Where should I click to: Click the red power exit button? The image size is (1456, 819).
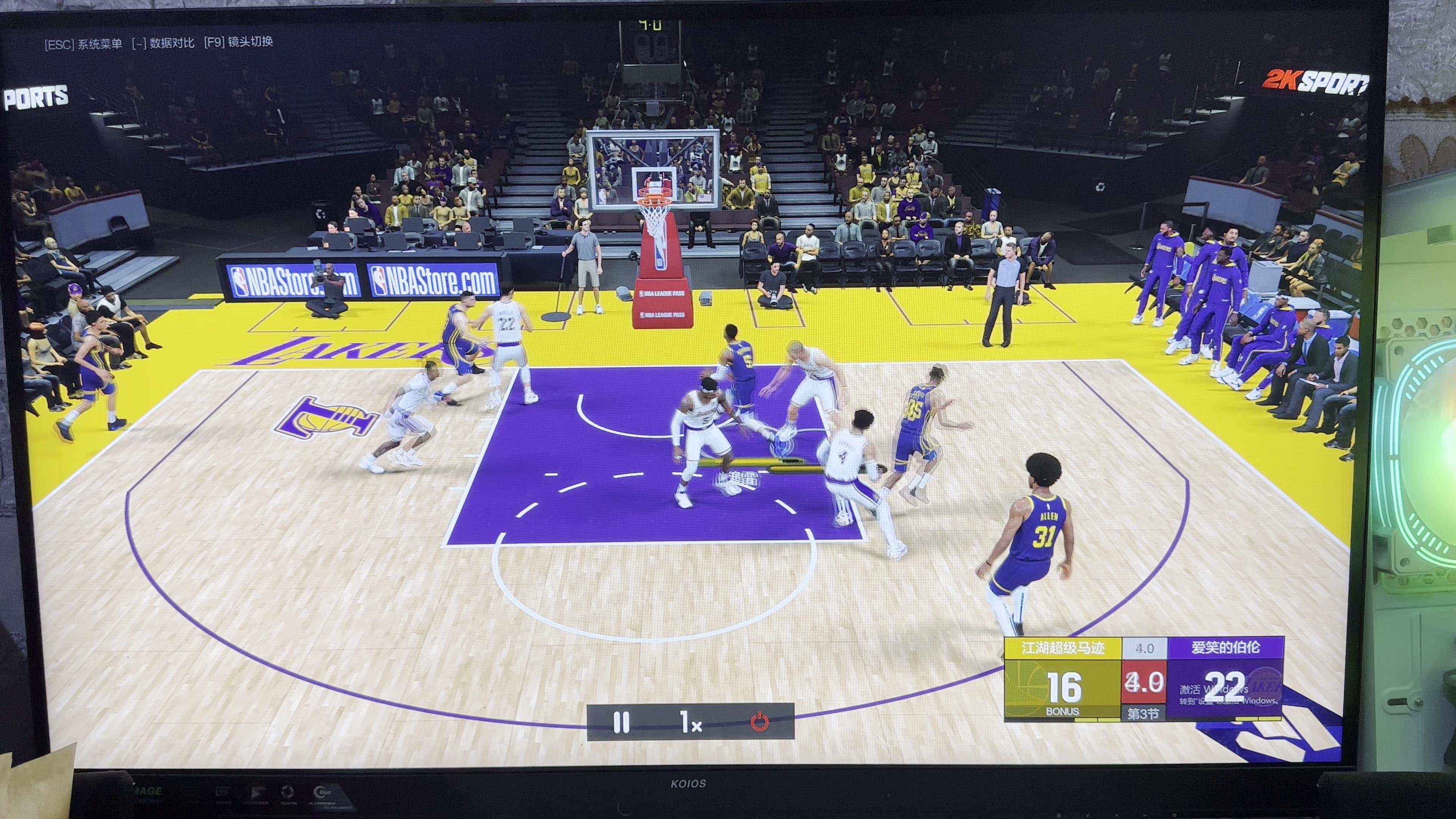coord(759,722)
